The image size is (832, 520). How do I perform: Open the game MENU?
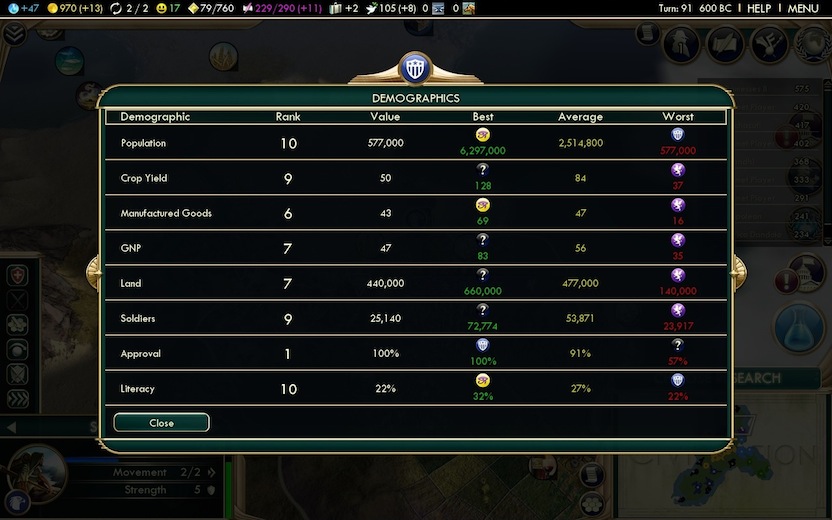click(803, 8)
